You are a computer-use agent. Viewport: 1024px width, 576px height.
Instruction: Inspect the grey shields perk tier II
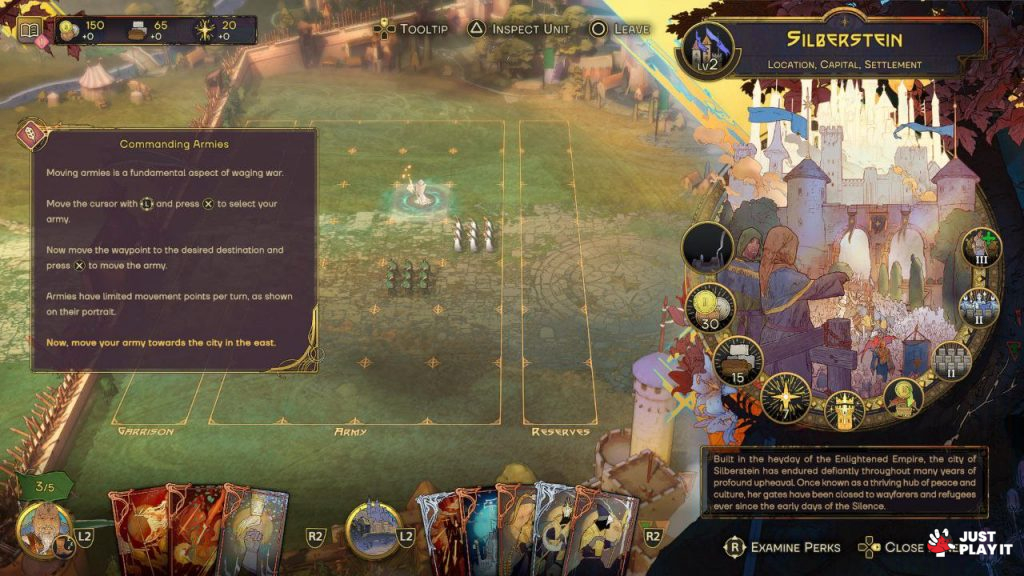[x=952, y=360]
